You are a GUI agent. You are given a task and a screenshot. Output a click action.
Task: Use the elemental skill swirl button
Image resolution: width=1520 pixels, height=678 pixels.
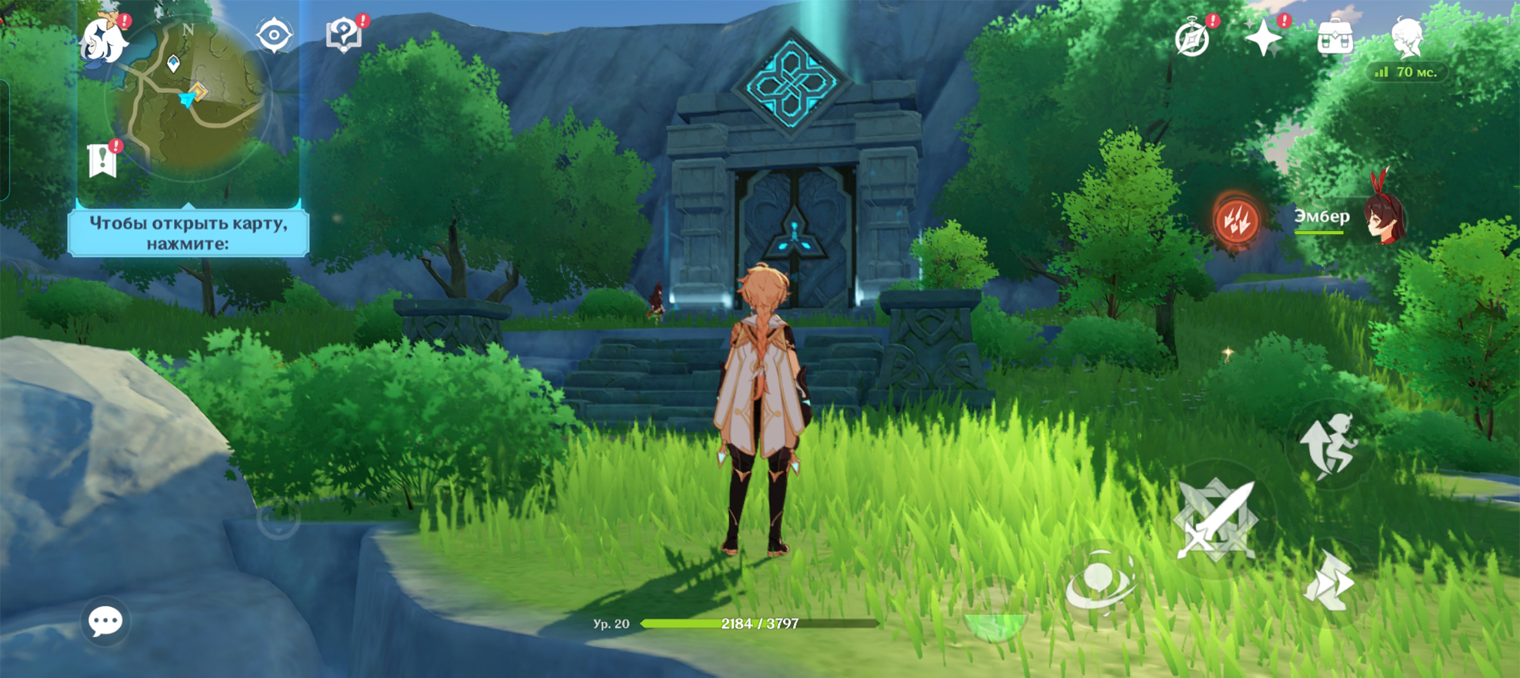tap(1099, 582)
